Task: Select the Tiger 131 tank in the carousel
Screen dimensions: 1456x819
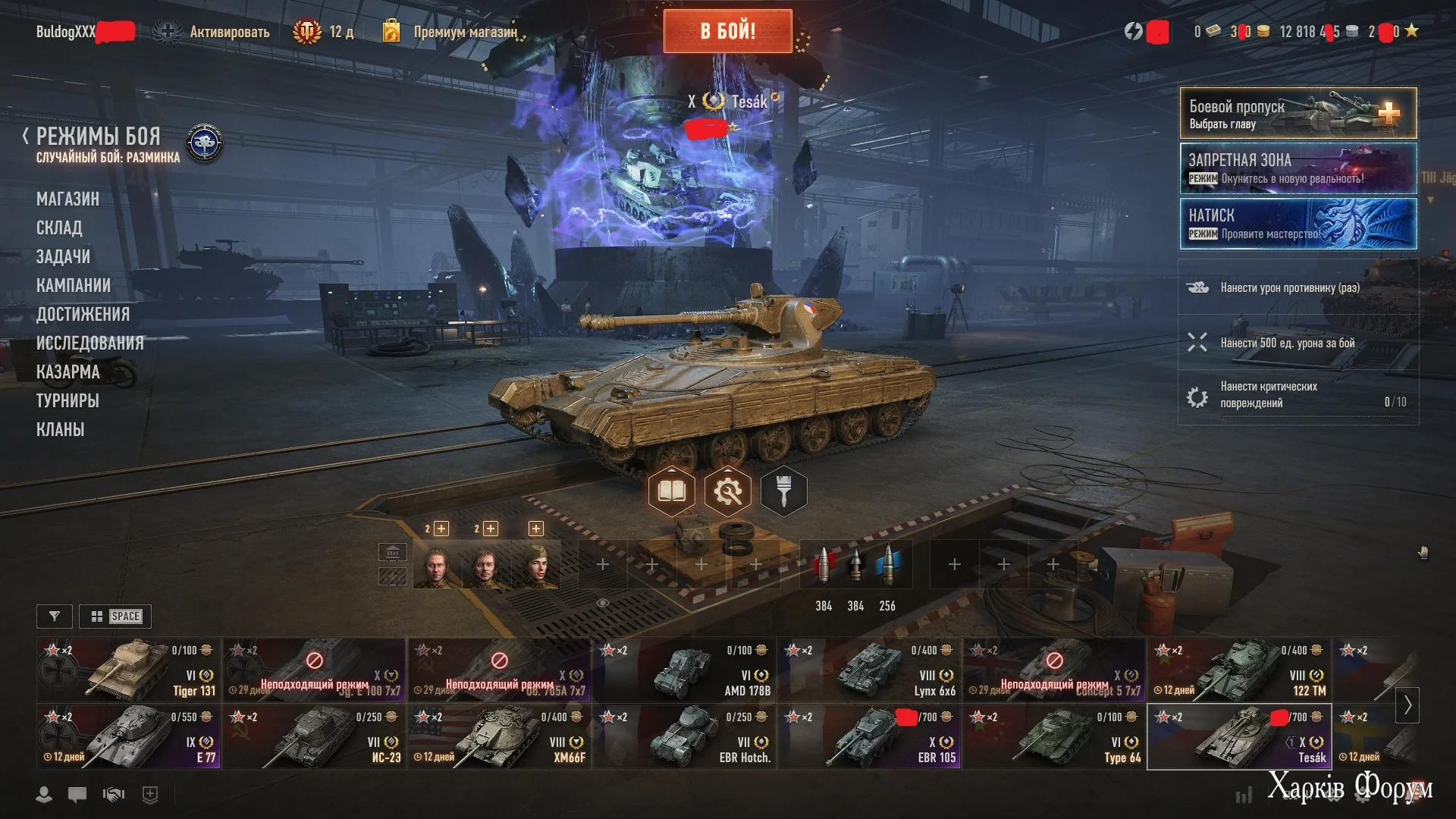Action: point(129,670)
